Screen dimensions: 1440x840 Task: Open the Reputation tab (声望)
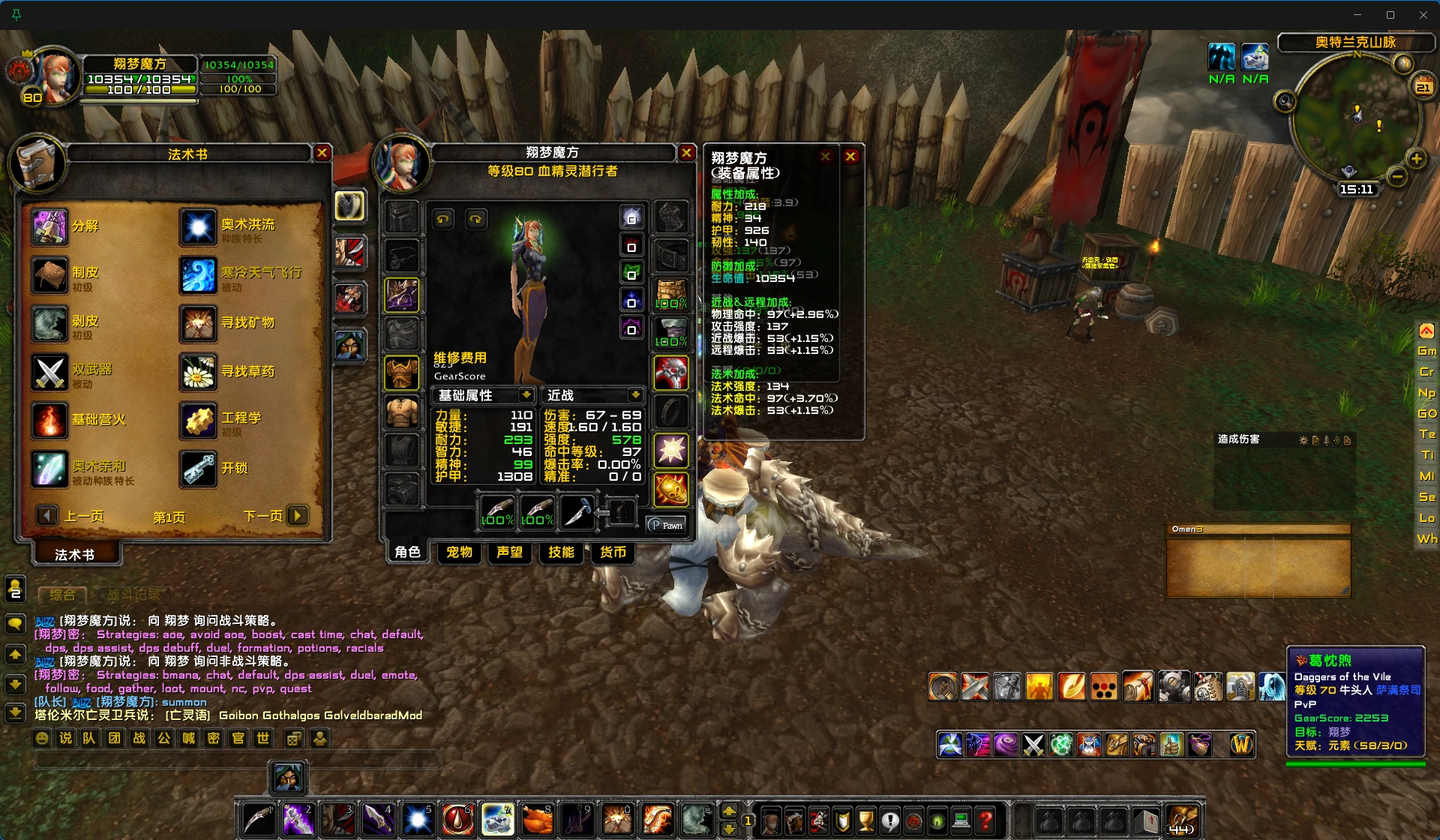click(x=510, y=553)
